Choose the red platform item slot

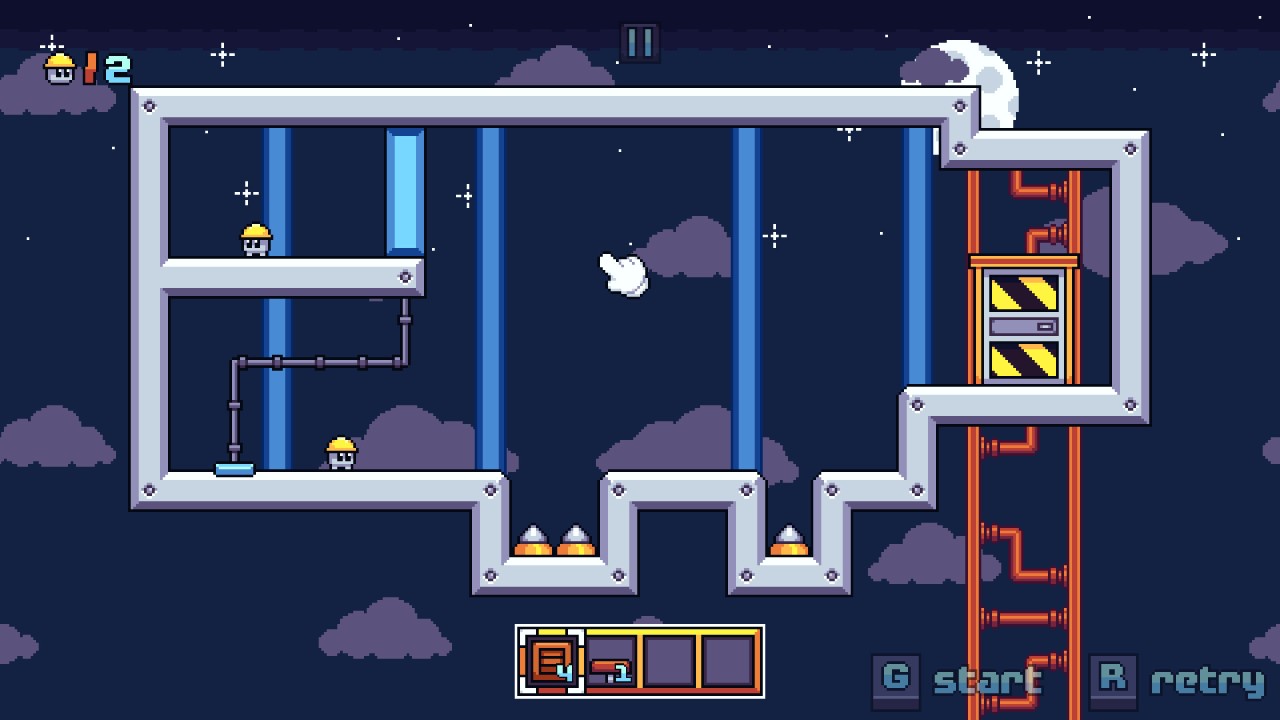click(610, 662)
